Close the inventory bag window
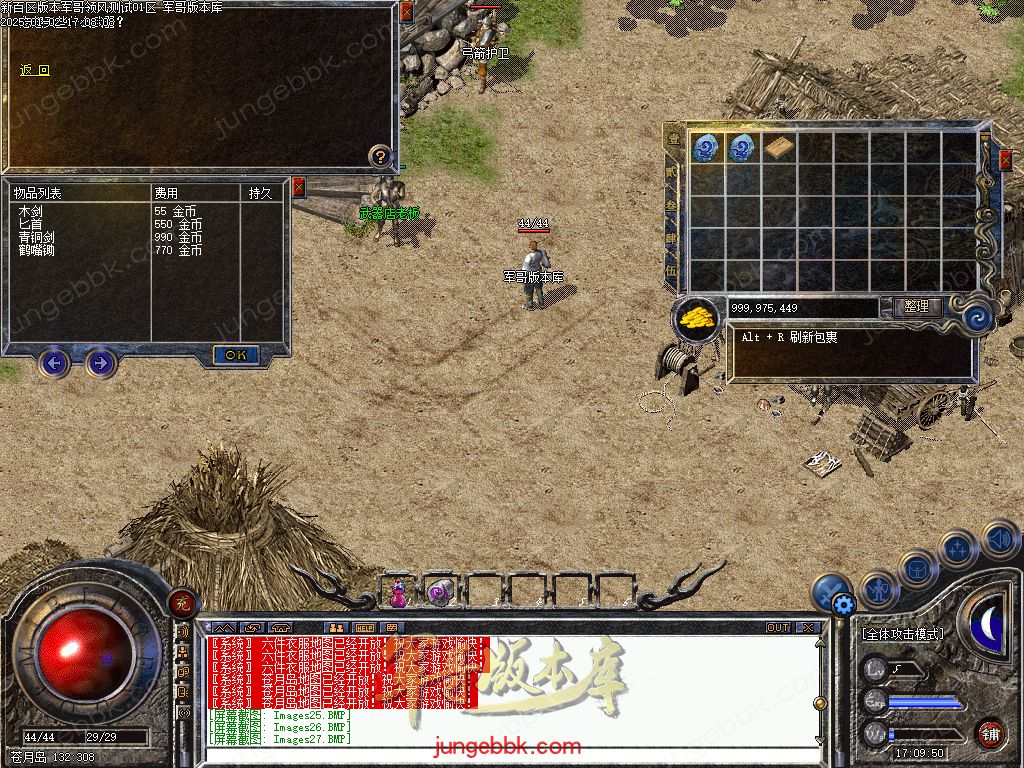Image resolution: width=1024 pixels, height=768 pixels. pos(1005,158)
